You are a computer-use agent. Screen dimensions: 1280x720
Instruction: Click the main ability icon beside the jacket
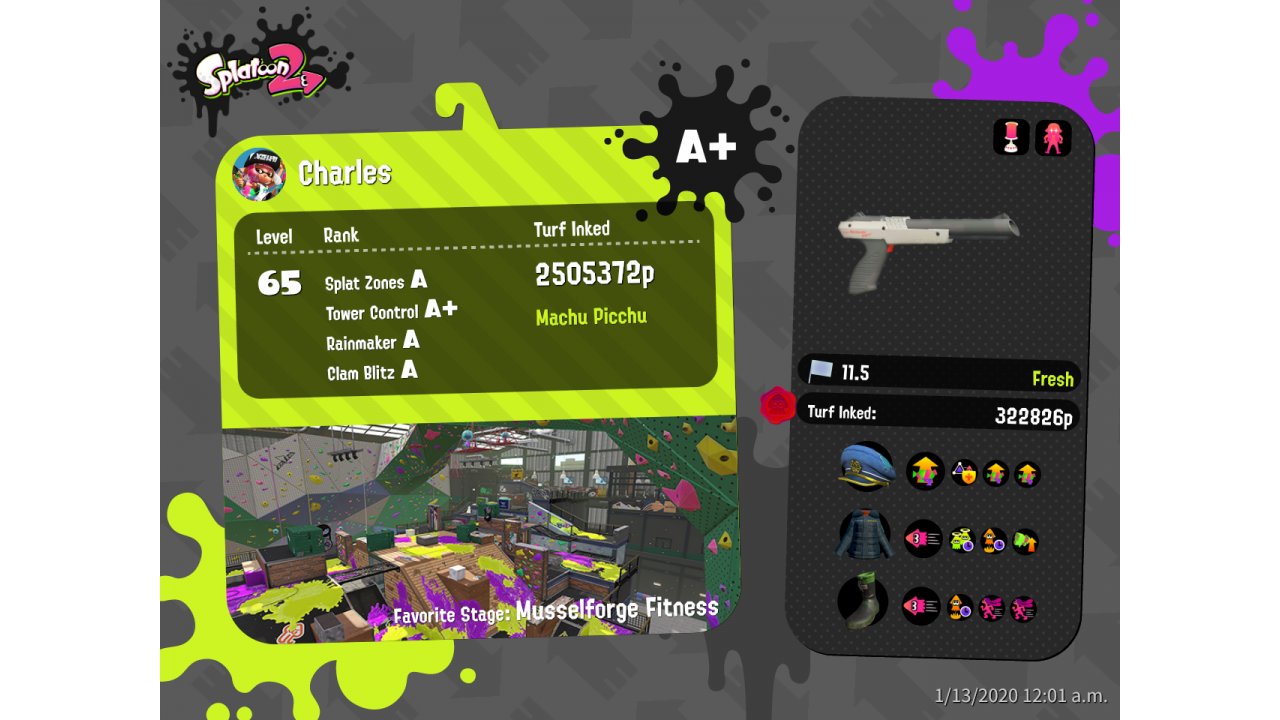(x=923, y=539)
